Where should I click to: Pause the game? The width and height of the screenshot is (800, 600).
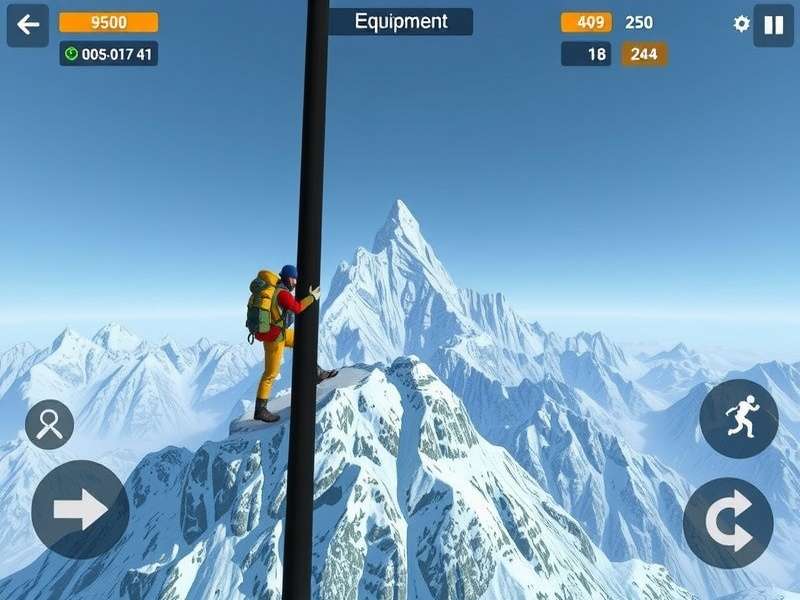773,25
